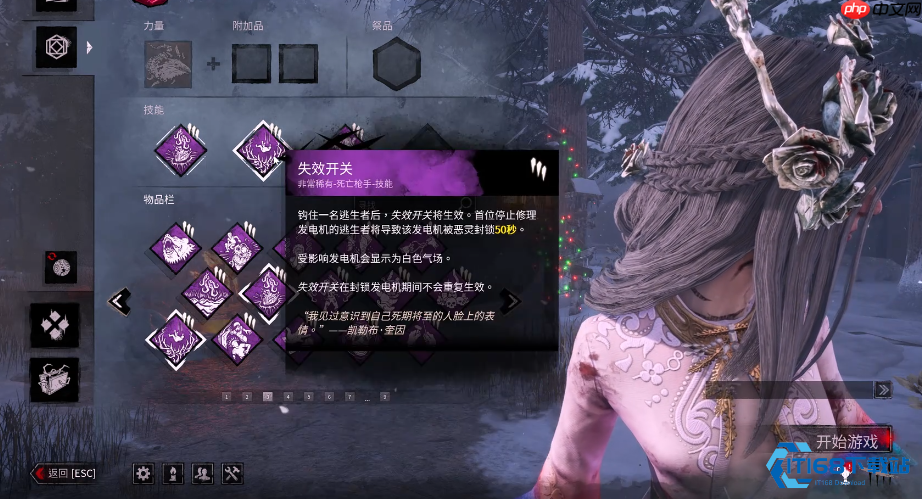This screenshot has width=922, height=499.
Task: Go back with the 返回 button
Action: click(64, 473)
